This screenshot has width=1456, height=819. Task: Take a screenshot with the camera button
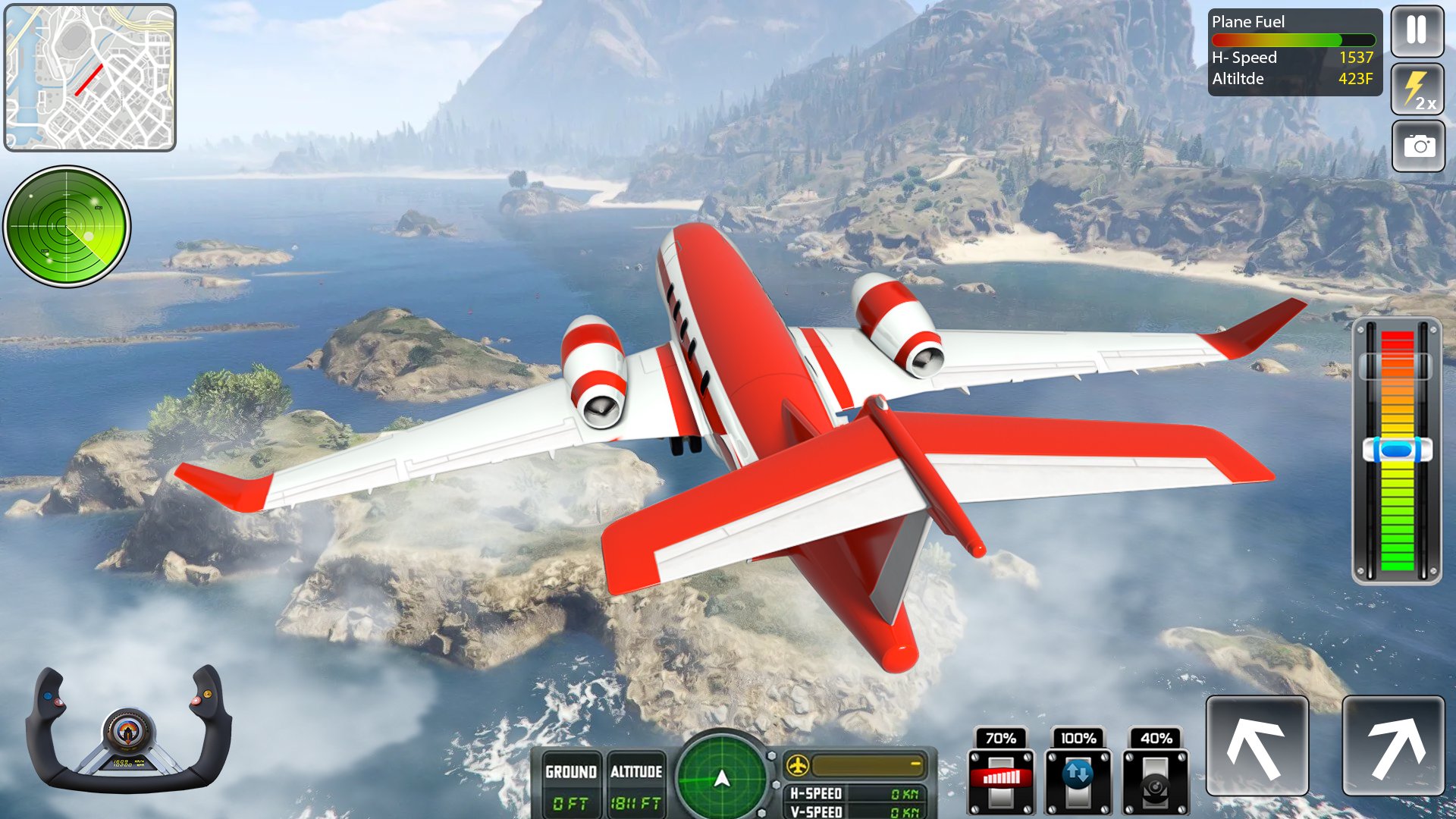pos(1418,146)
